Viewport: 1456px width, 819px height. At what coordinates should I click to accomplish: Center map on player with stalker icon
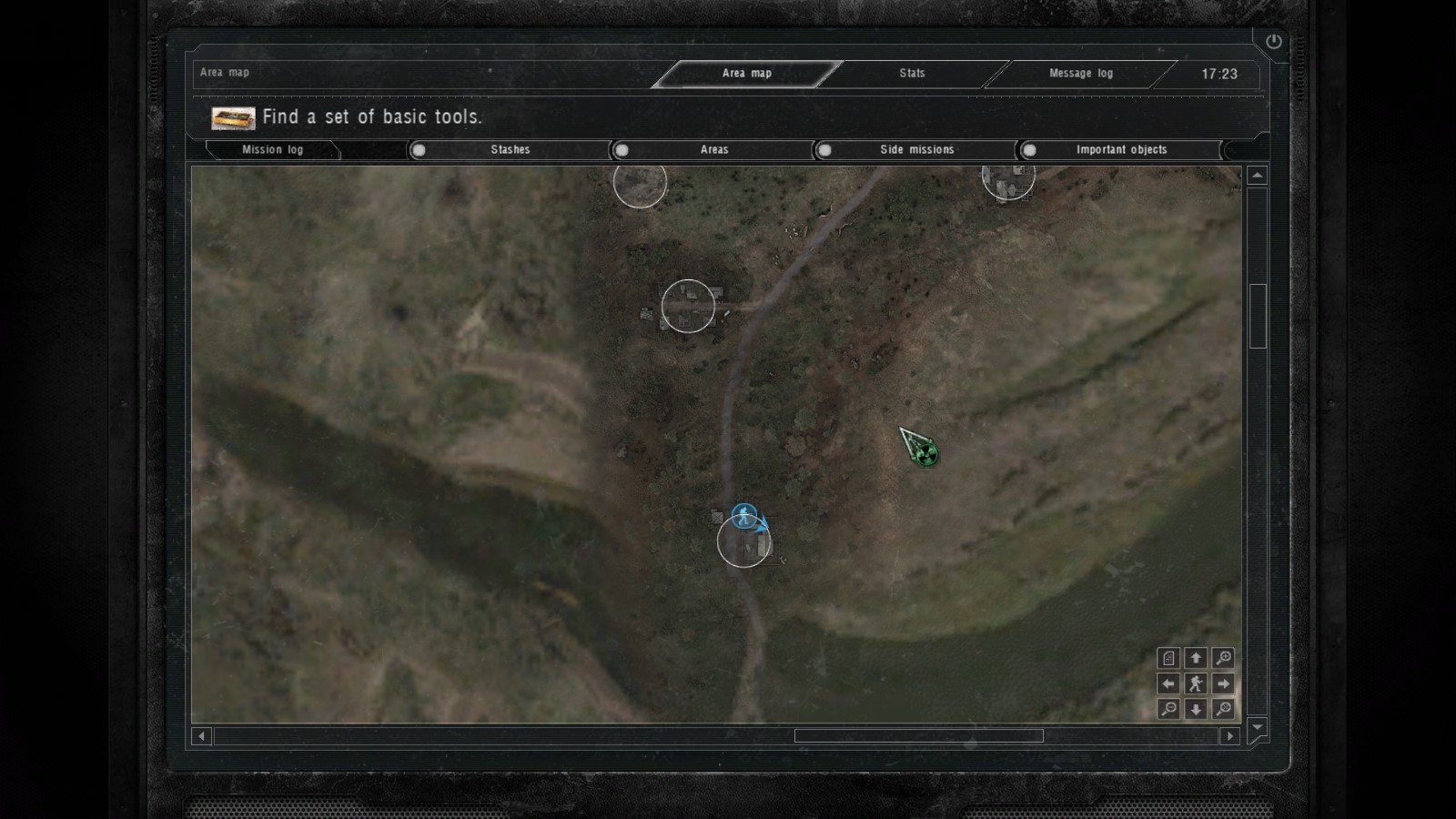[x=1196, y=683]
